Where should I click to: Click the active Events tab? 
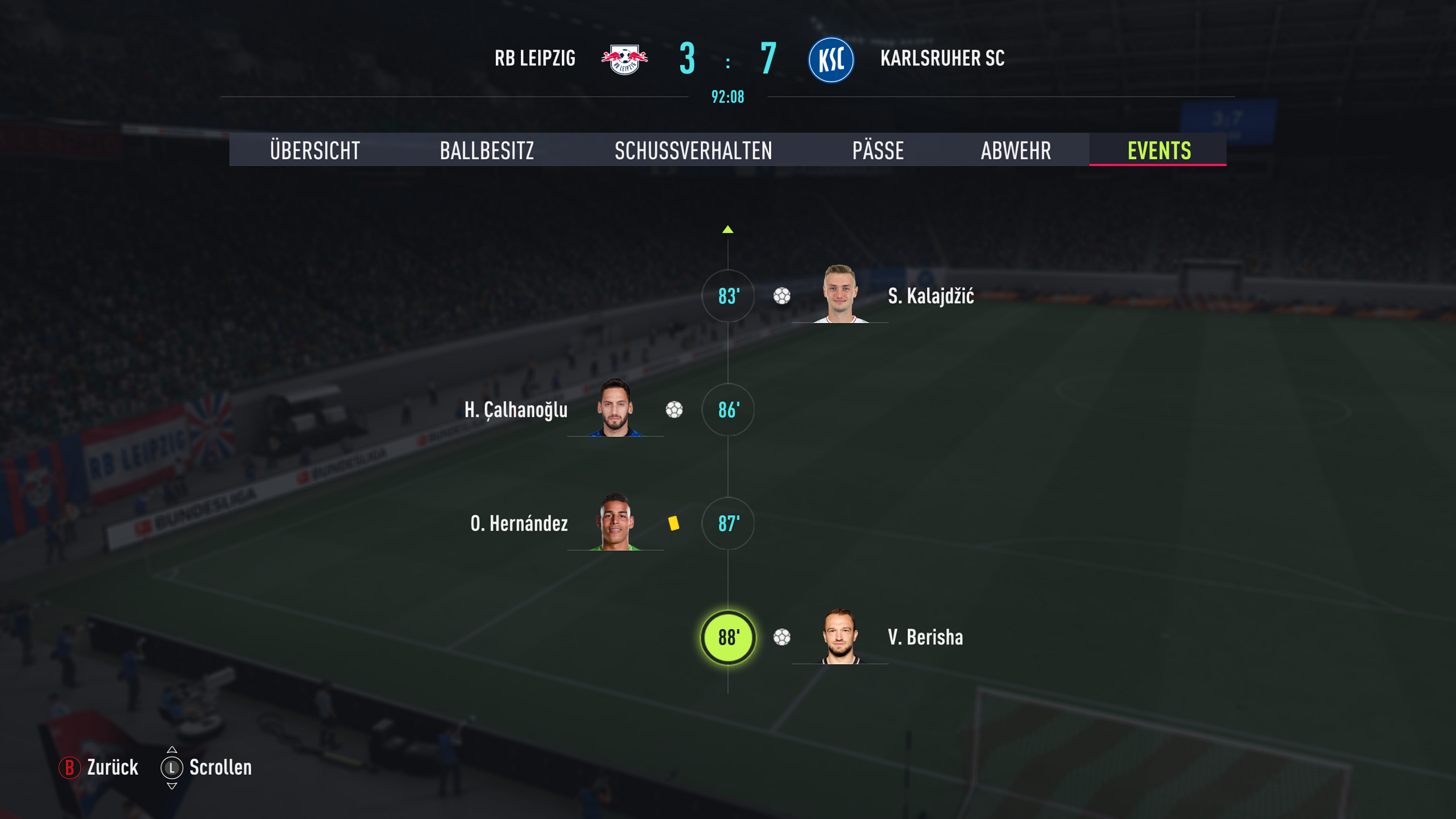pyautogui.click(x=1159, y=151)
